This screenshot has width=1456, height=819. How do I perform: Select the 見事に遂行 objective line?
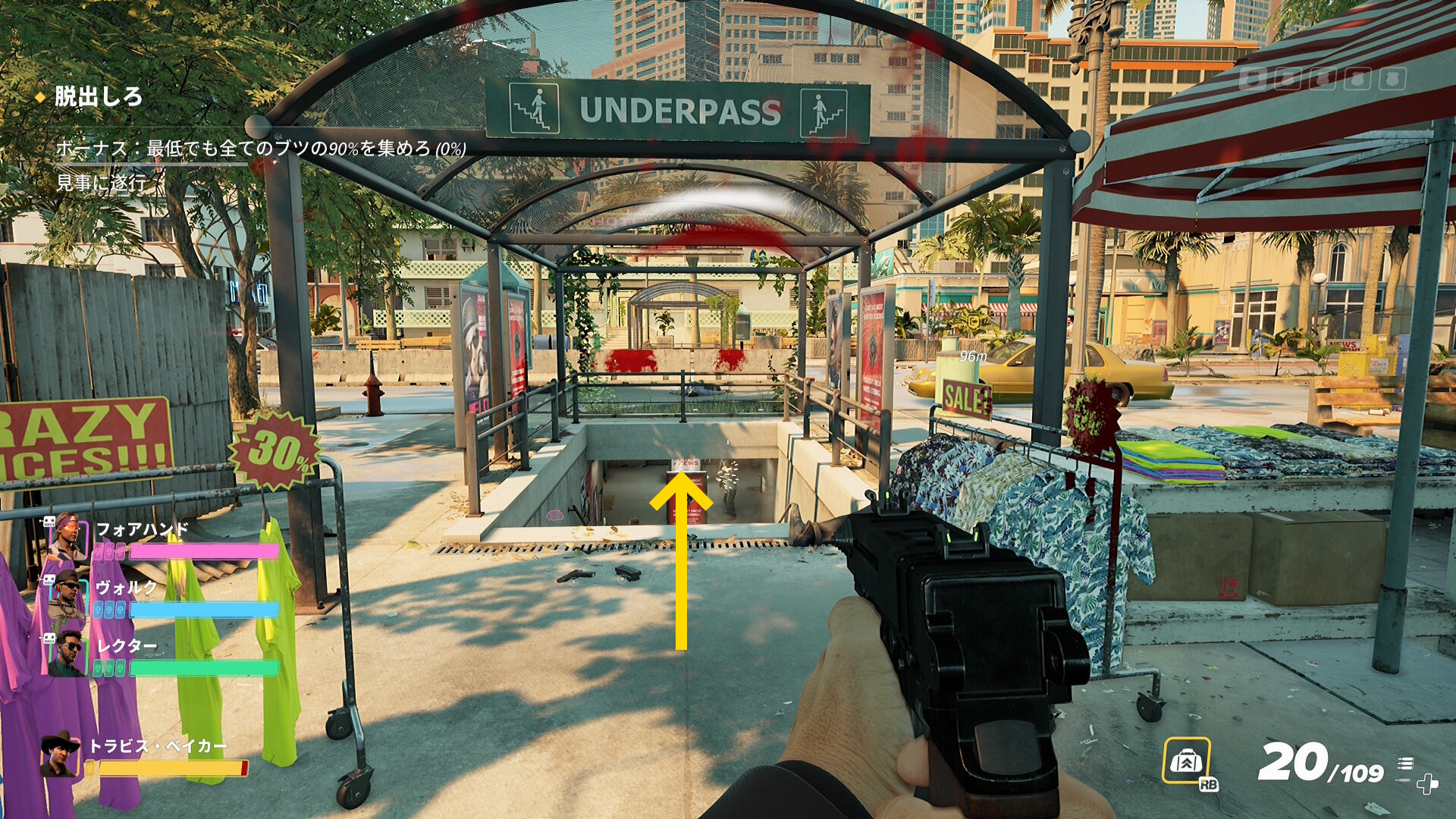(102, 183)
